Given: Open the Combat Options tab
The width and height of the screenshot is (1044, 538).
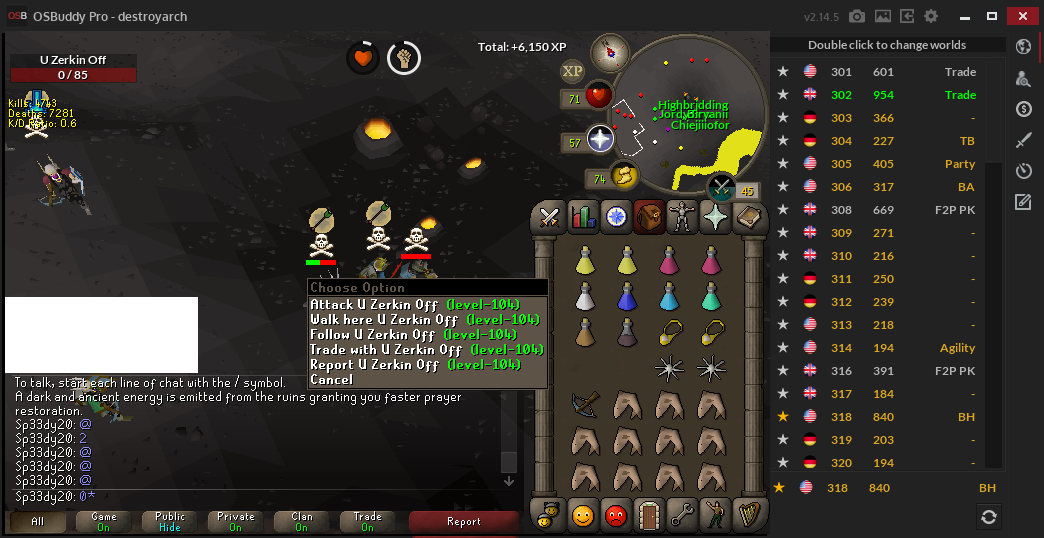Looking at the screenshot, I should (x=549, y=216).
